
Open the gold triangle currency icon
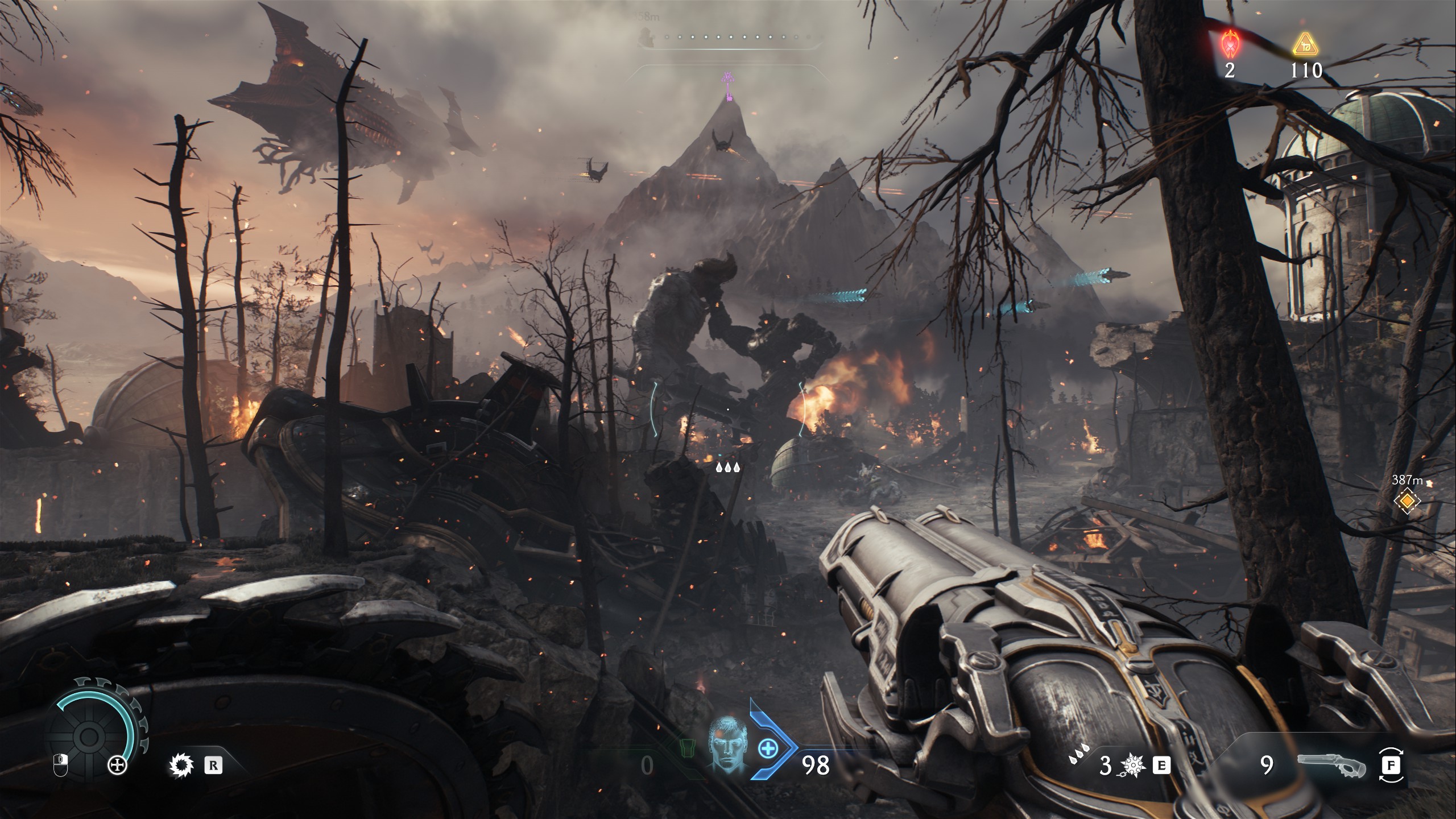click(1305, 44)
